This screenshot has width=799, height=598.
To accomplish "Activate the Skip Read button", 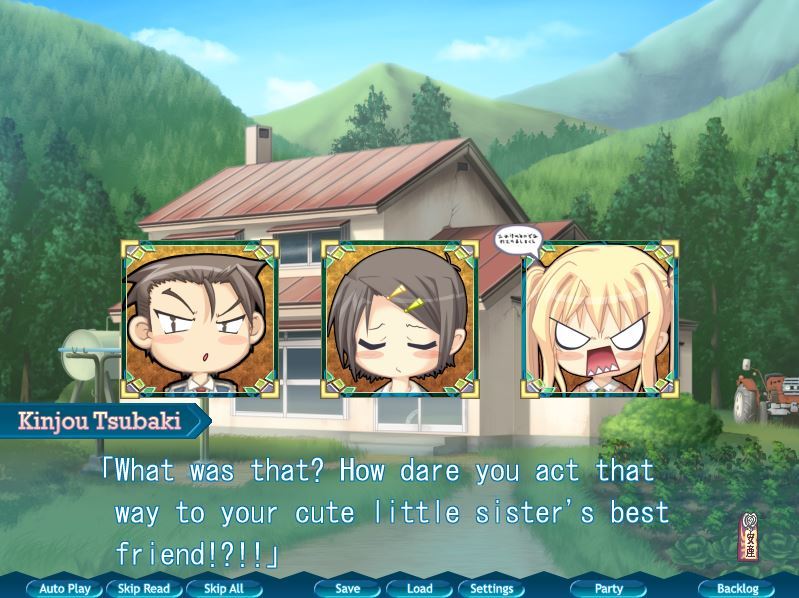I will (144, 589).
